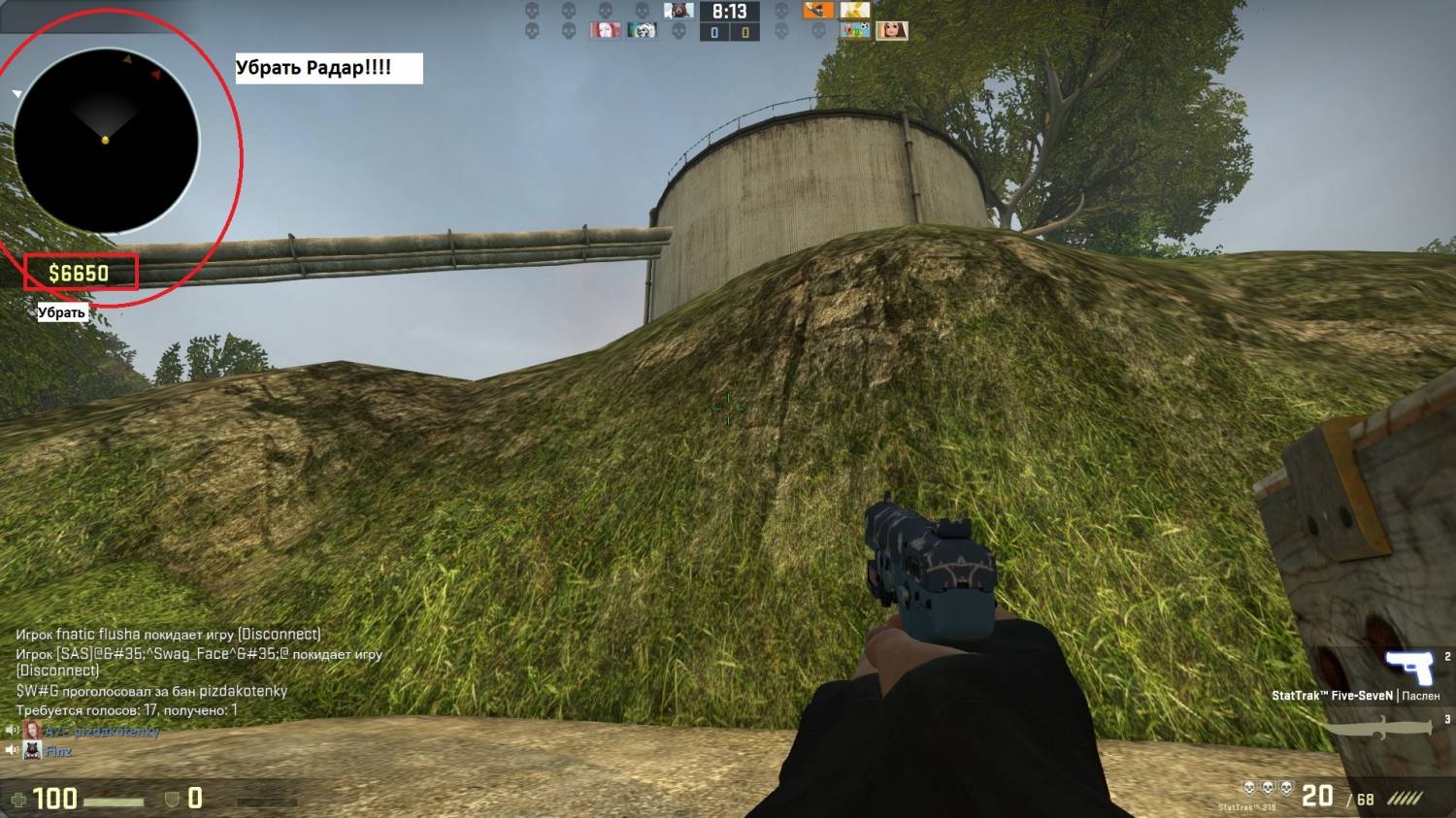Viewport: 1456px width, 818px height.
Task: Click the brown-haired woman avatar in the scoreboard
Action: 892,31
